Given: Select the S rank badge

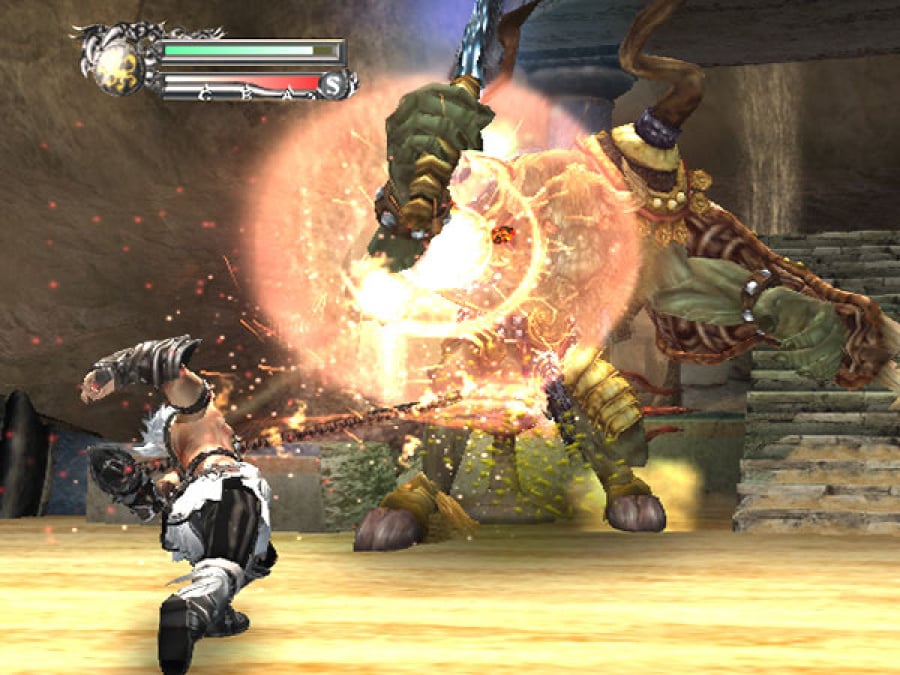Looking at the screenshot, I should click(x=333, y=86).
